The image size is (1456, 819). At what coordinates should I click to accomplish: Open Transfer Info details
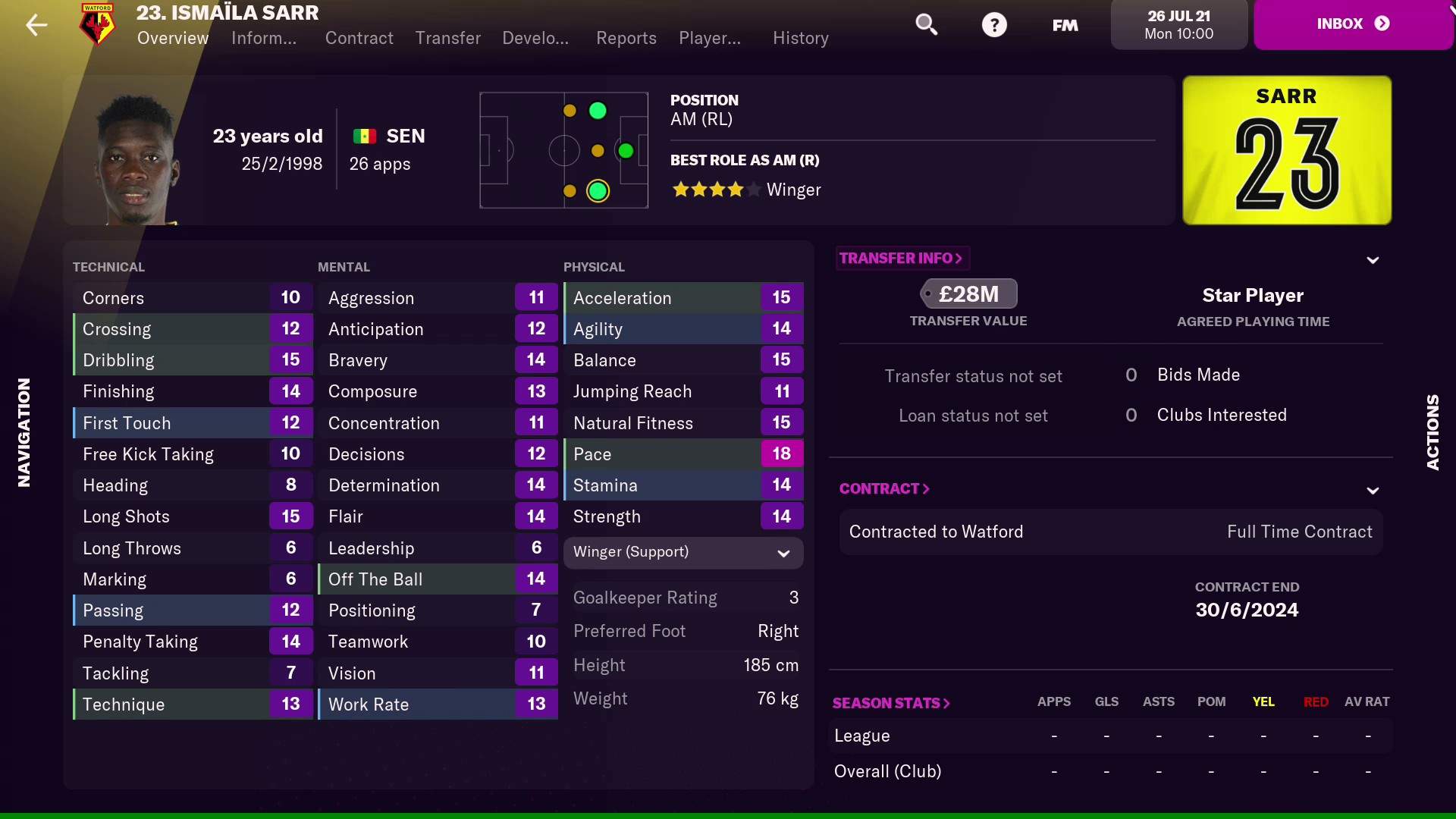(x=901, y=258)
